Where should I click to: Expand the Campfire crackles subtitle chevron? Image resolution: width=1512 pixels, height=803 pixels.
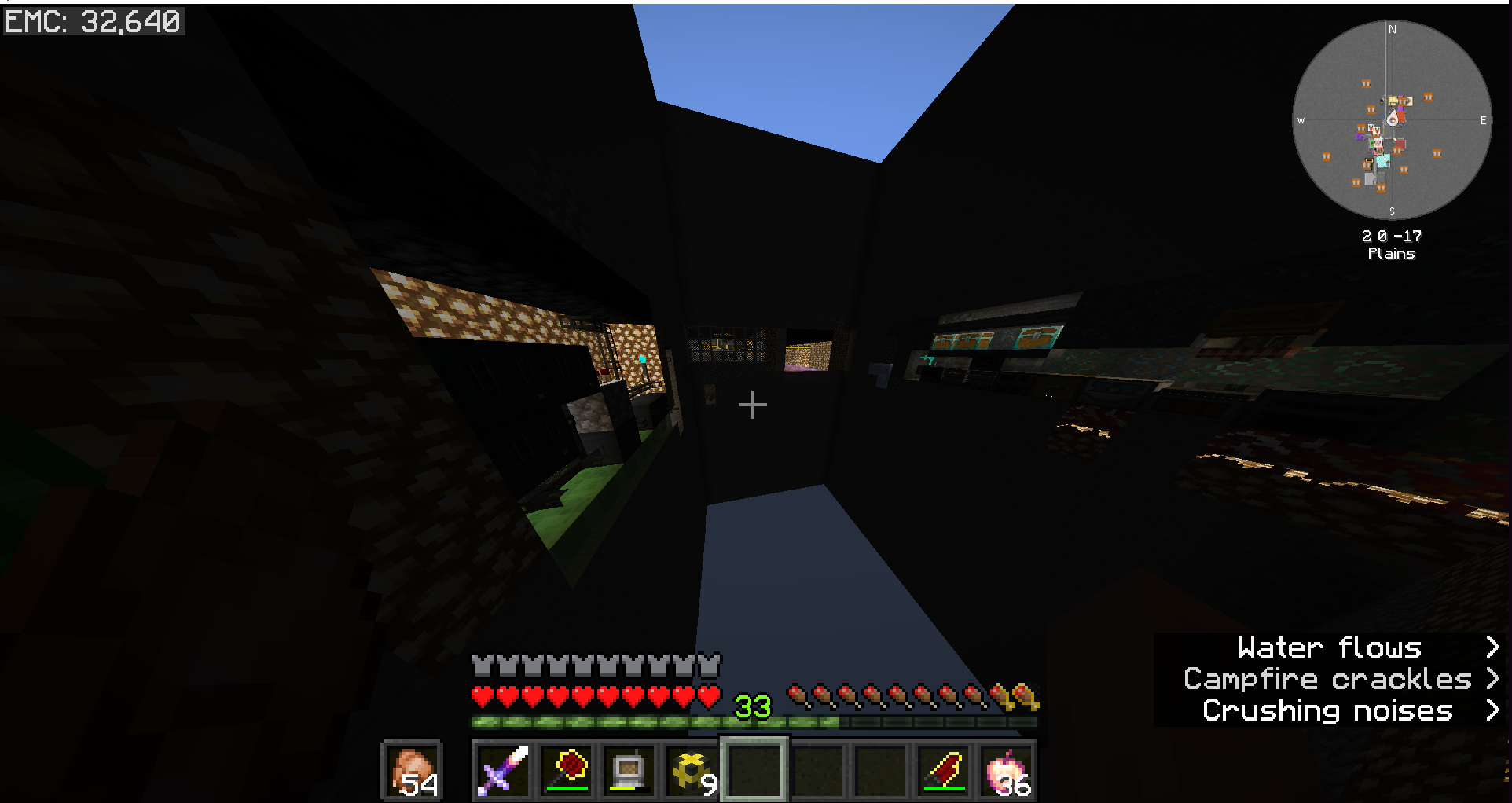pyautogui.click(x=1492, y=678)
